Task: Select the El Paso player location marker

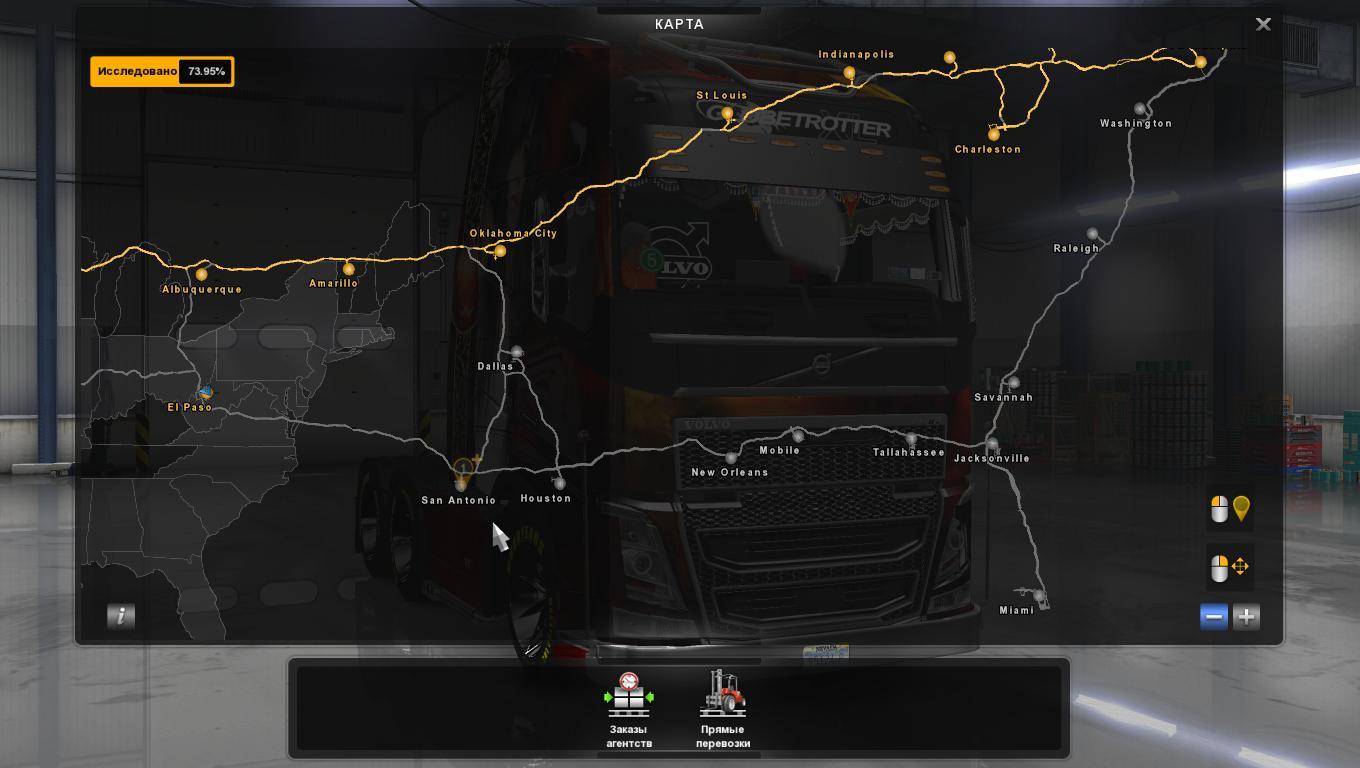Action: point(205,393)
